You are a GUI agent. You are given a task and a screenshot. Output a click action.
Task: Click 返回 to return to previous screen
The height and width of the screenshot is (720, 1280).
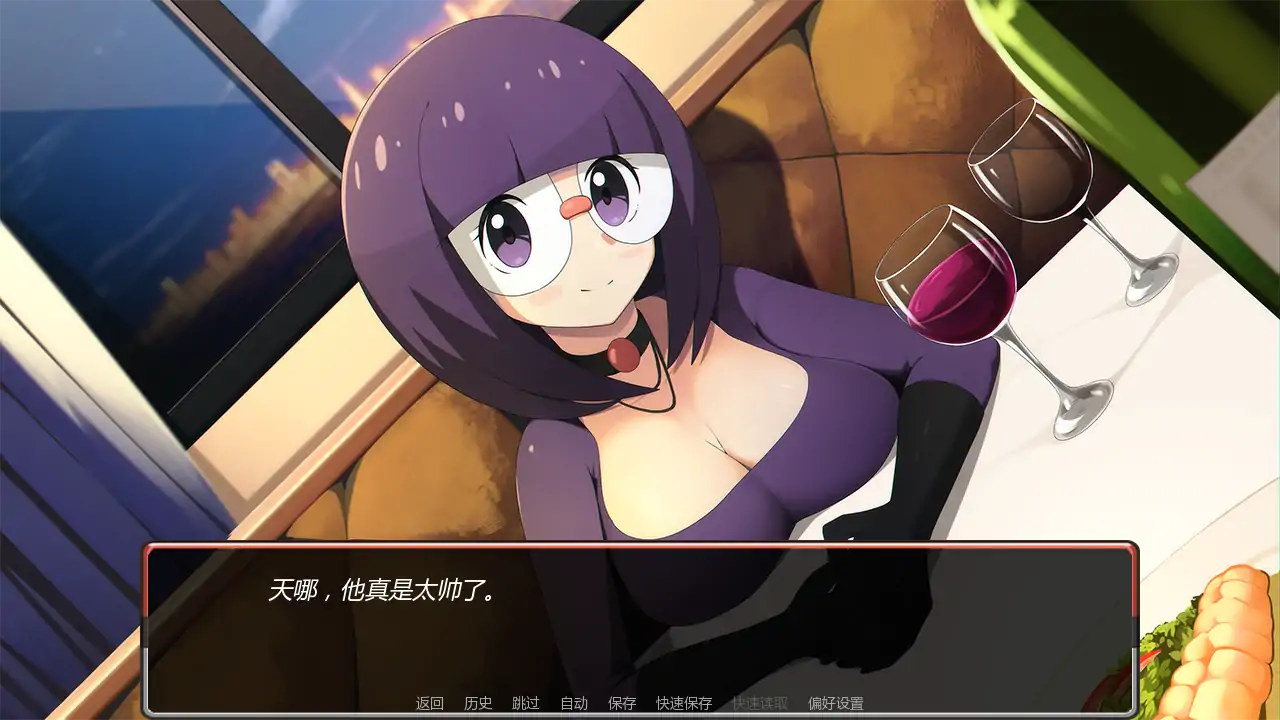pyautogui.click(x=428, y=703)
